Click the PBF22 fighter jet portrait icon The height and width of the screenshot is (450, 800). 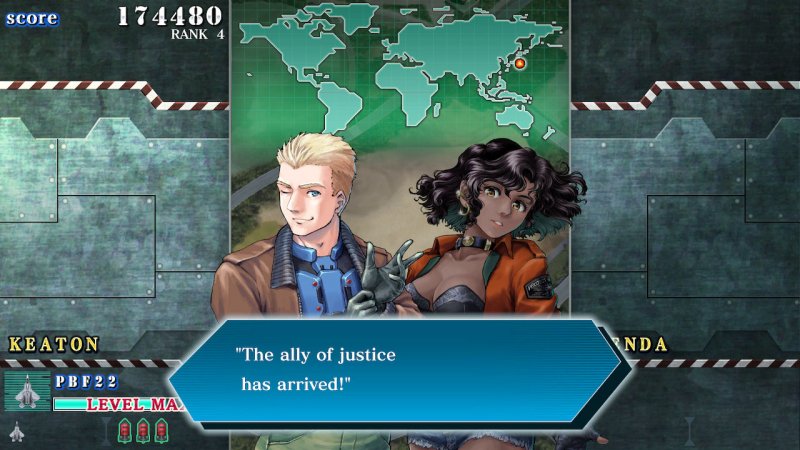pos(27,391)
